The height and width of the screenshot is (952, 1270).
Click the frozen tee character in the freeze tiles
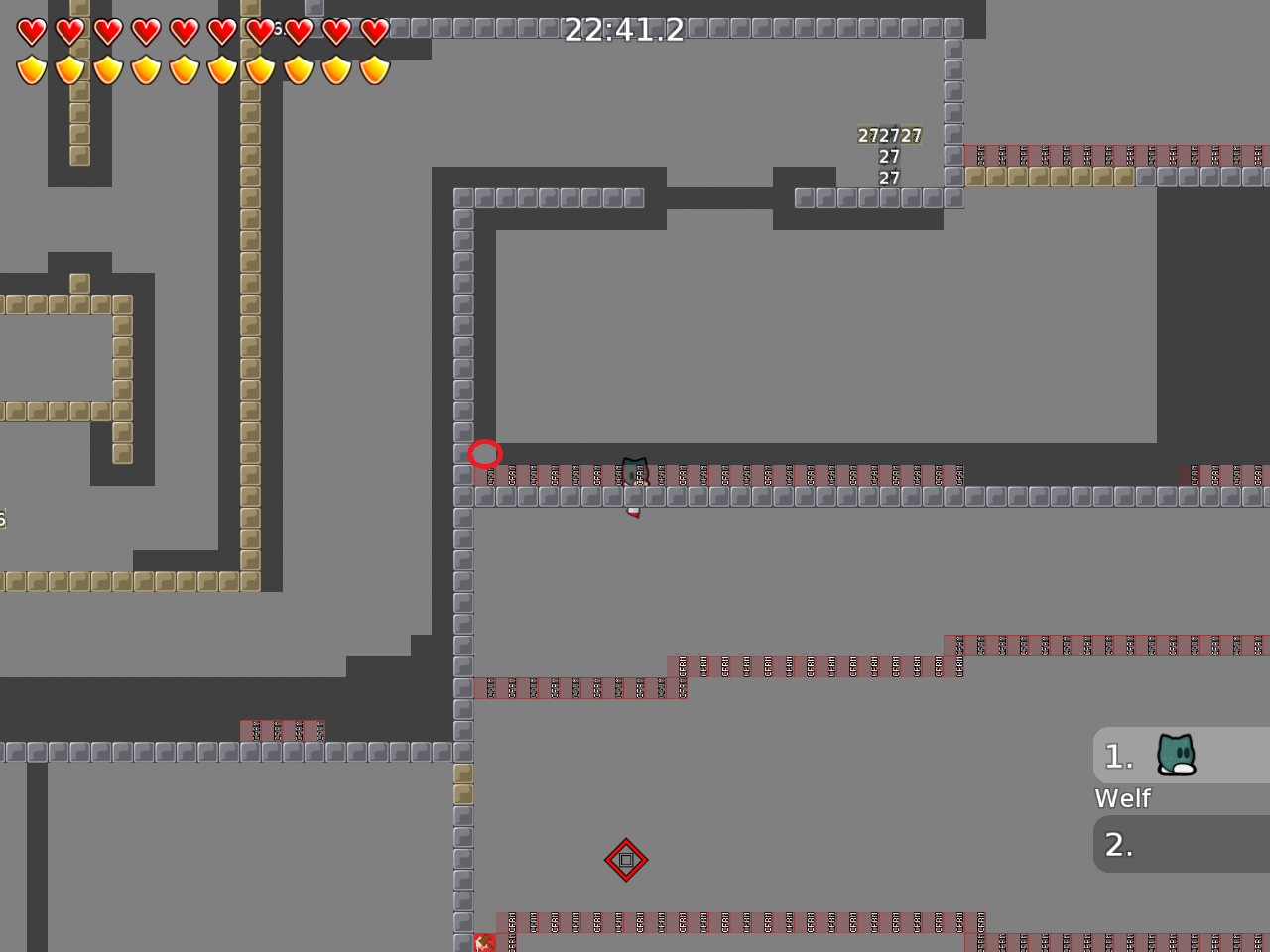tap(634, 471)
